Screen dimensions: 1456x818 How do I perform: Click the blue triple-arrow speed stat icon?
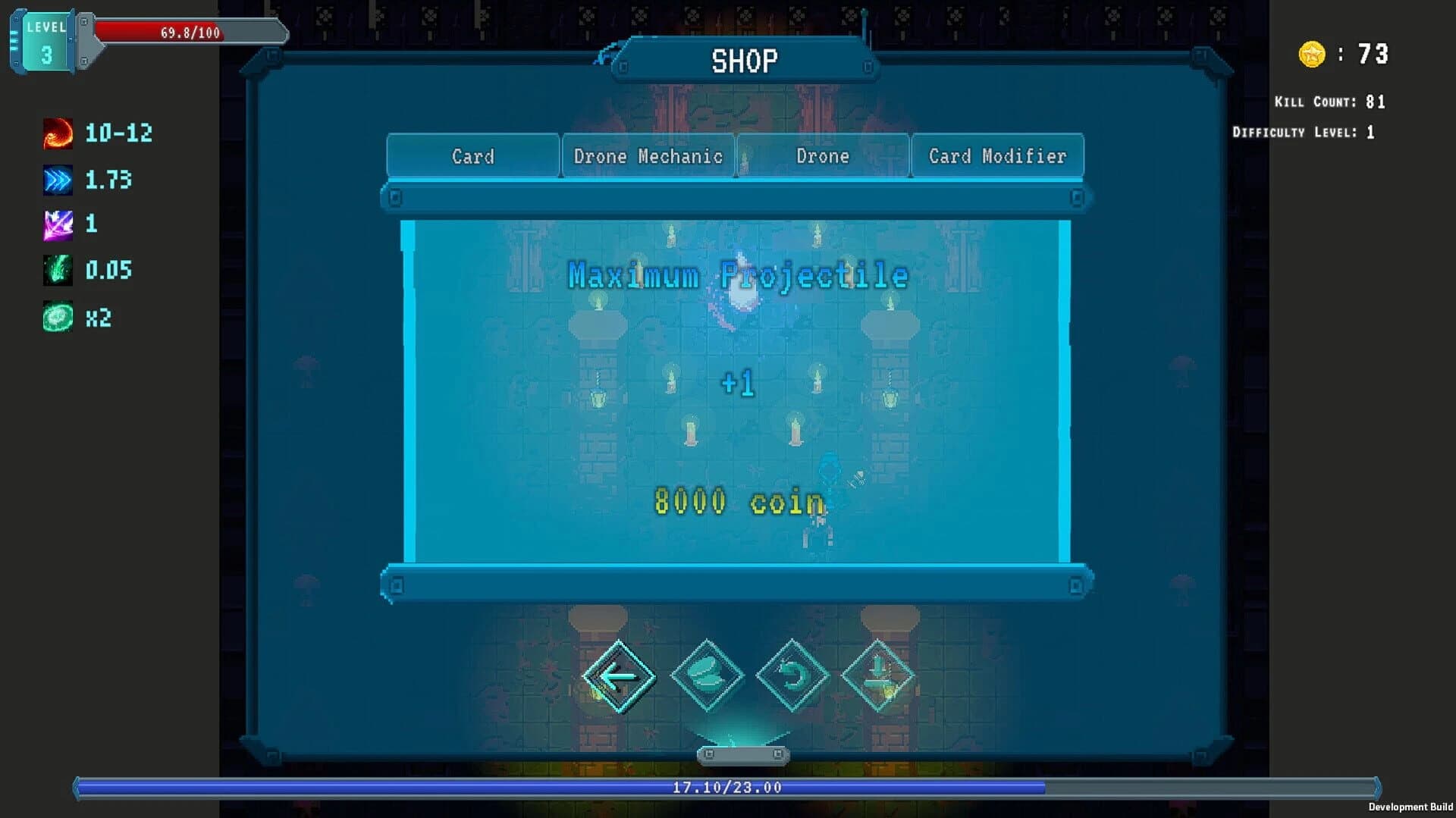tap(57, 180)
